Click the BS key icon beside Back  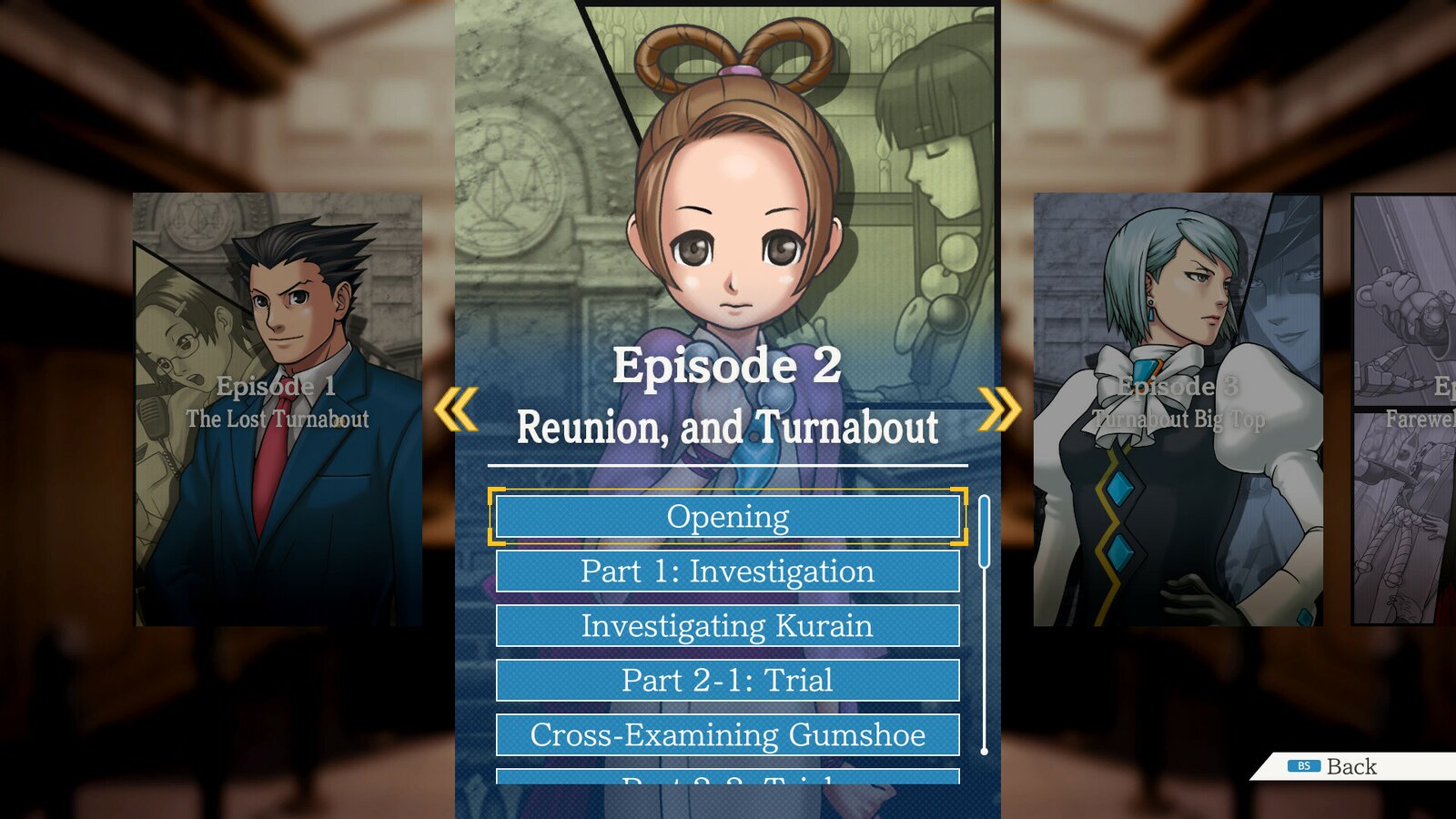tap(1305, 766)
